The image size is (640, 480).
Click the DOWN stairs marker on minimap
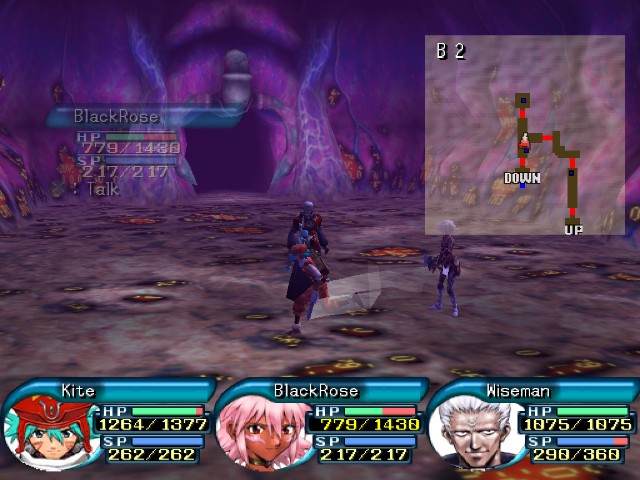[522, 178]
